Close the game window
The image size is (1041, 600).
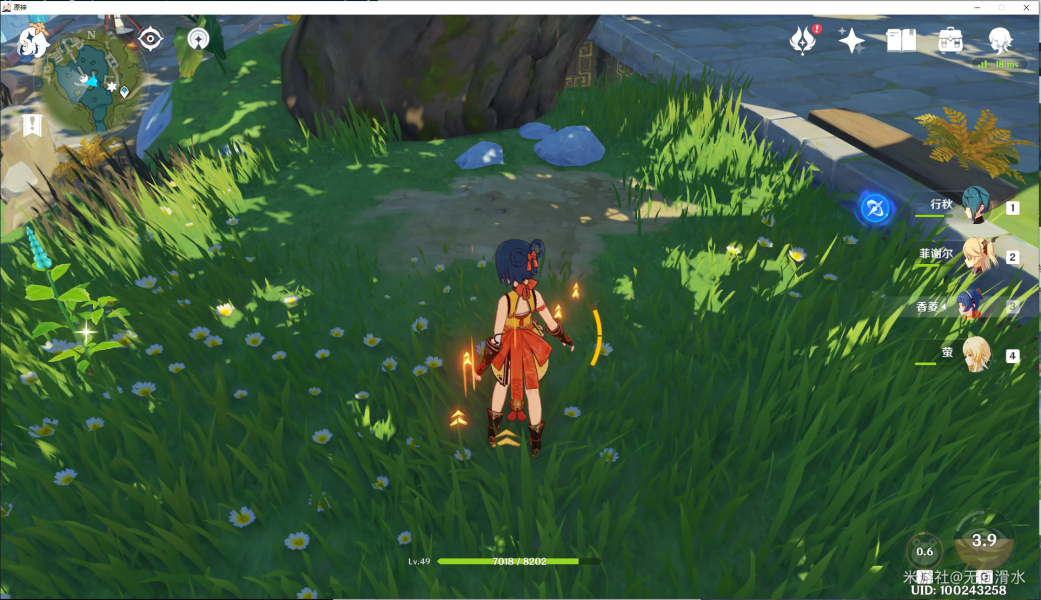pos(1027,7)
